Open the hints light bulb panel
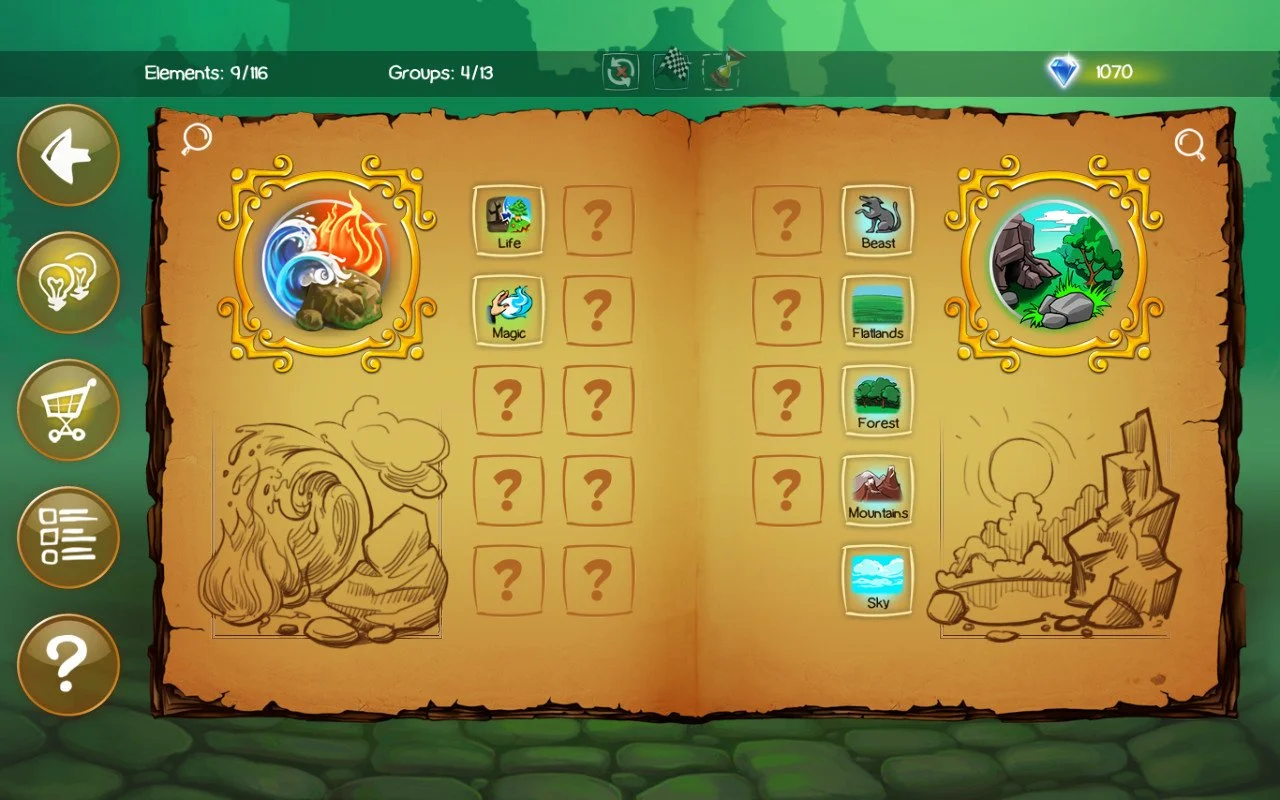Image resolution: width=1280 pixels, height=800 pixels. [x=66, y=281]
